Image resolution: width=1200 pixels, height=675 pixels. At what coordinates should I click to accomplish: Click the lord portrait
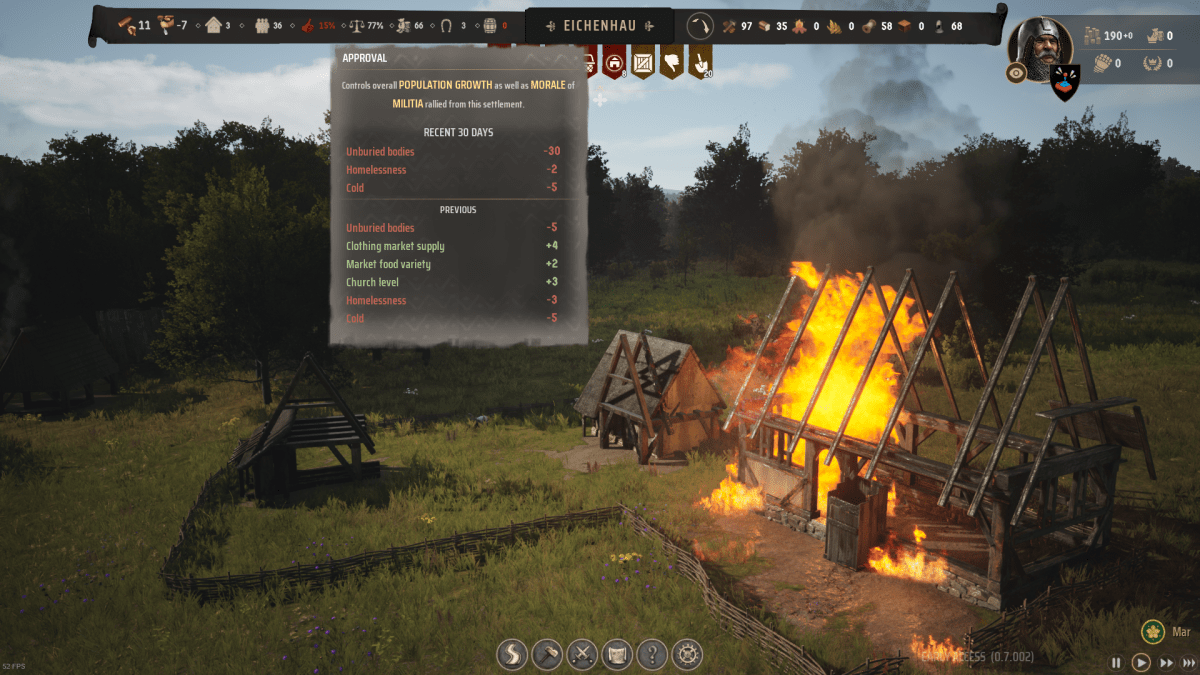(1039, 43)
